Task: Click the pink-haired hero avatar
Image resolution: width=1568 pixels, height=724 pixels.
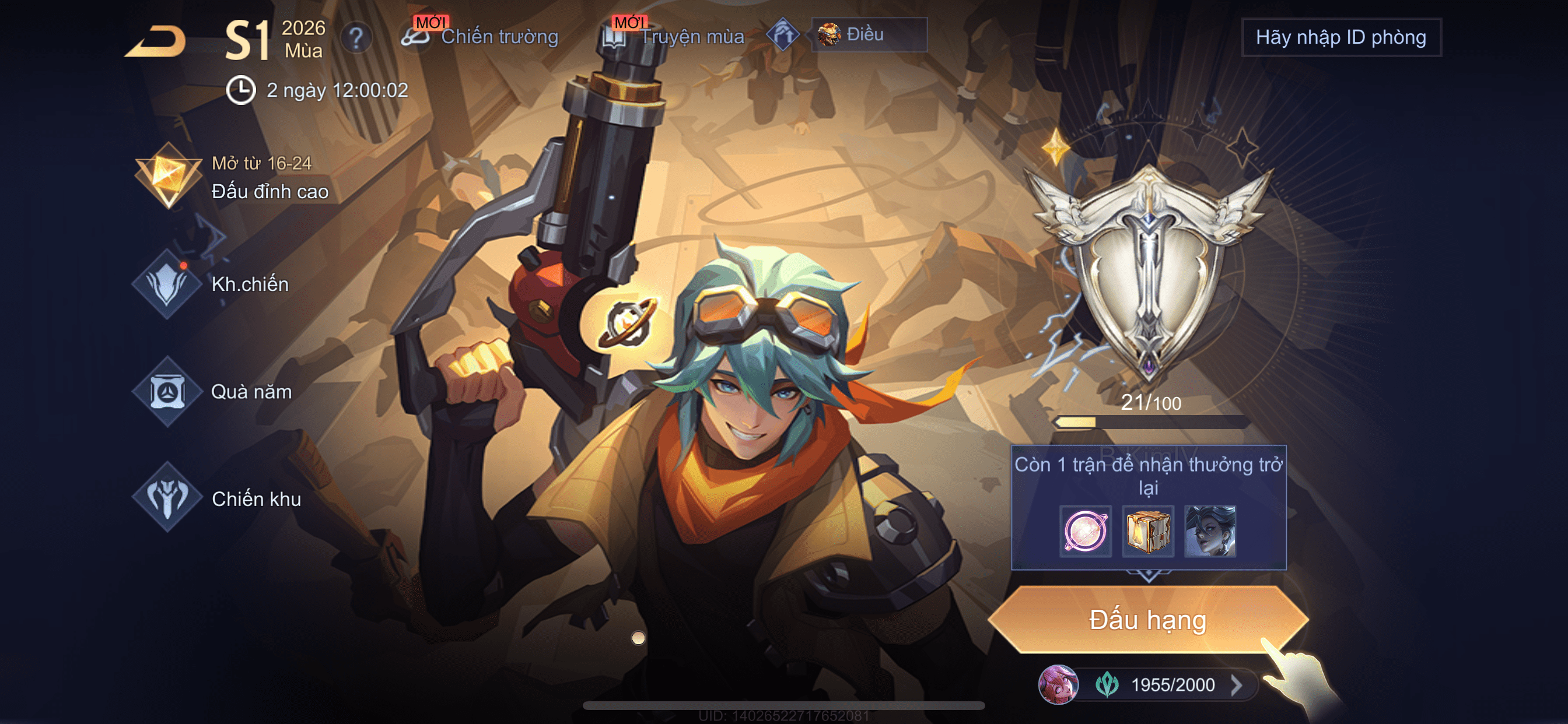Action: pos(1058,684)
